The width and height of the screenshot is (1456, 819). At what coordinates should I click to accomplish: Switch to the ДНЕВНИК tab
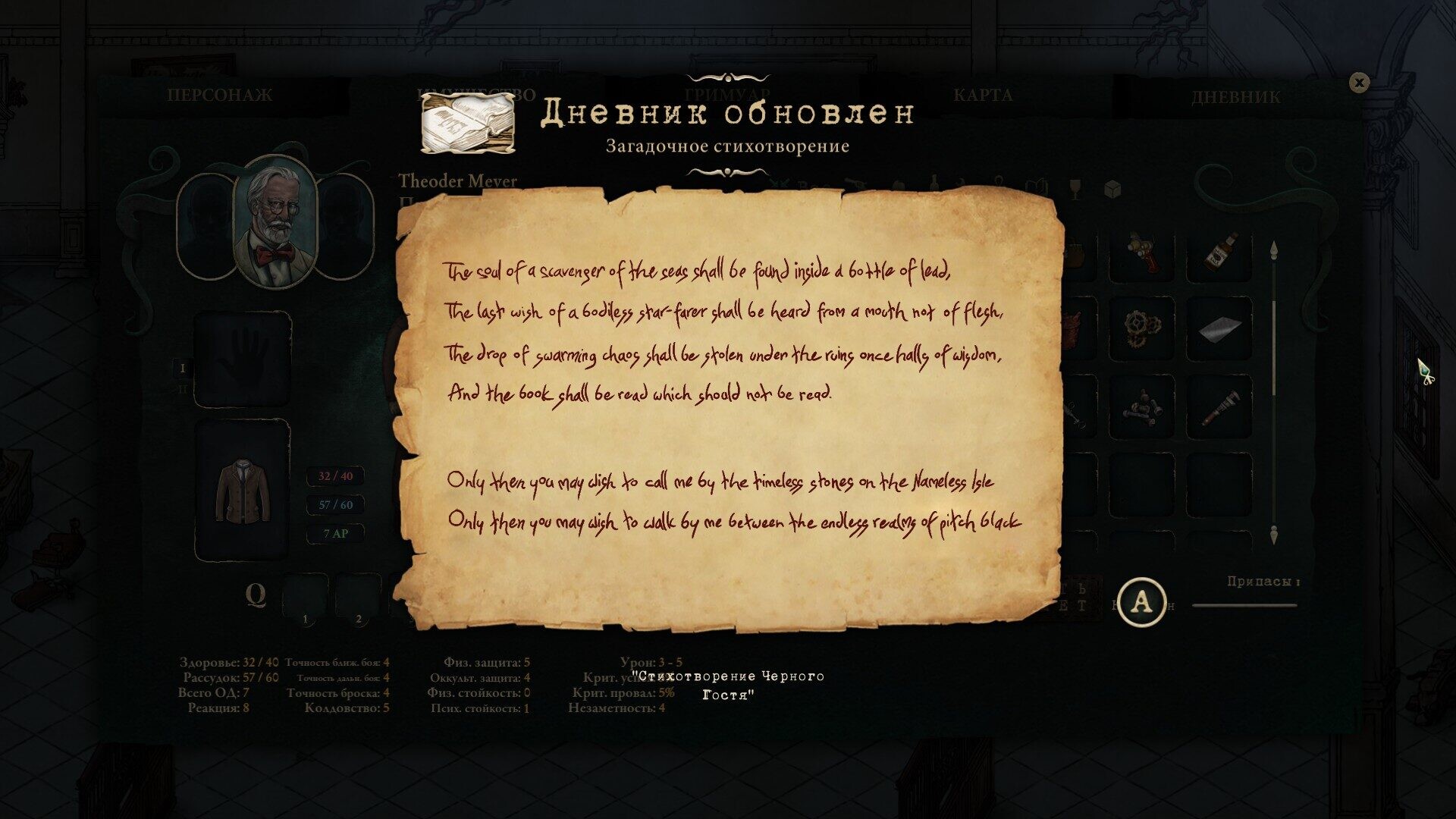click(x=1235, y=97)
